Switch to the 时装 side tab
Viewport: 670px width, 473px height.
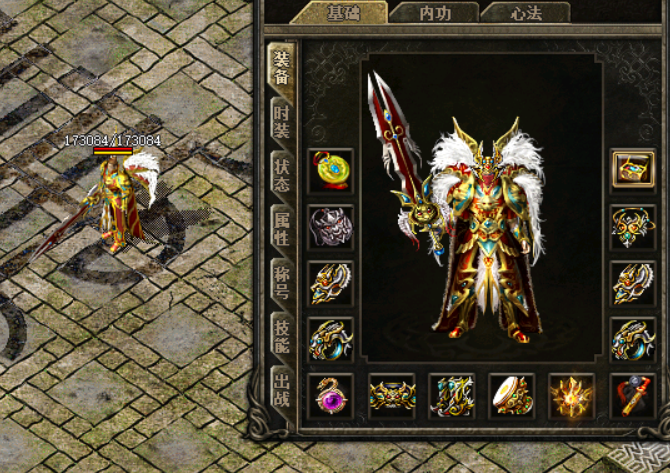pyautogui.click(x=281, y=122)
